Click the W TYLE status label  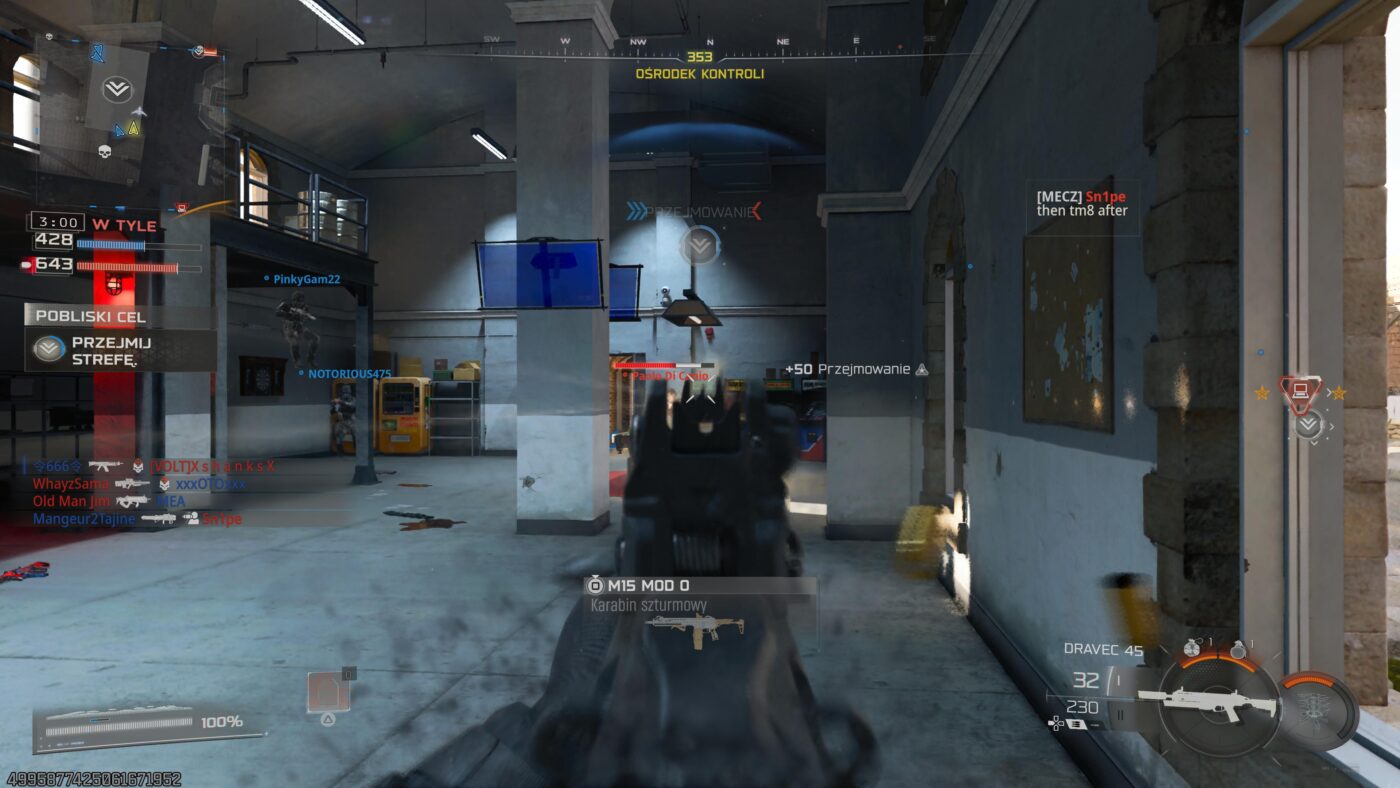point(126,224)
